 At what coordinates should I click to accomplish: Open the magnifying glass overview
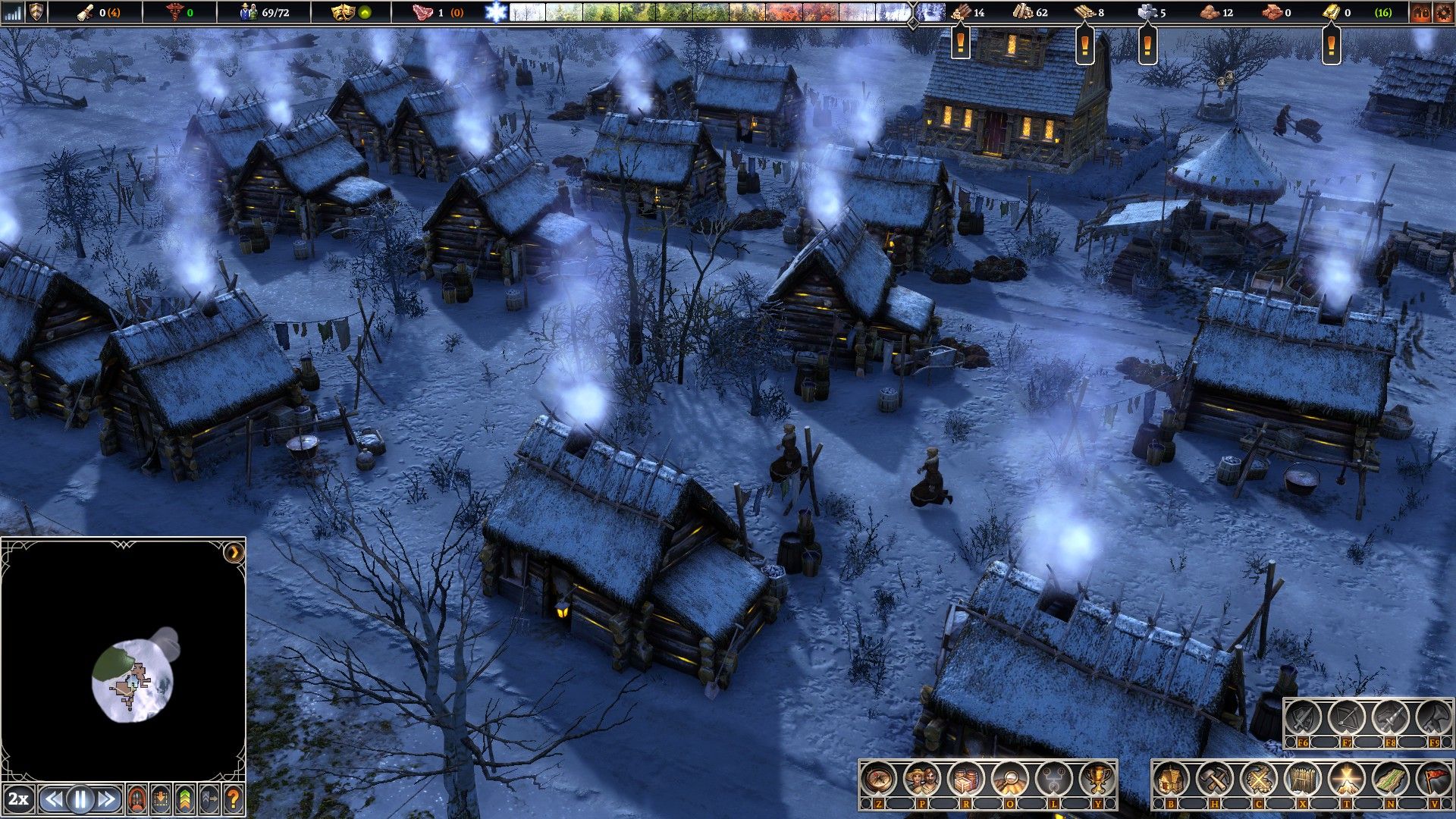[1010, 779]
